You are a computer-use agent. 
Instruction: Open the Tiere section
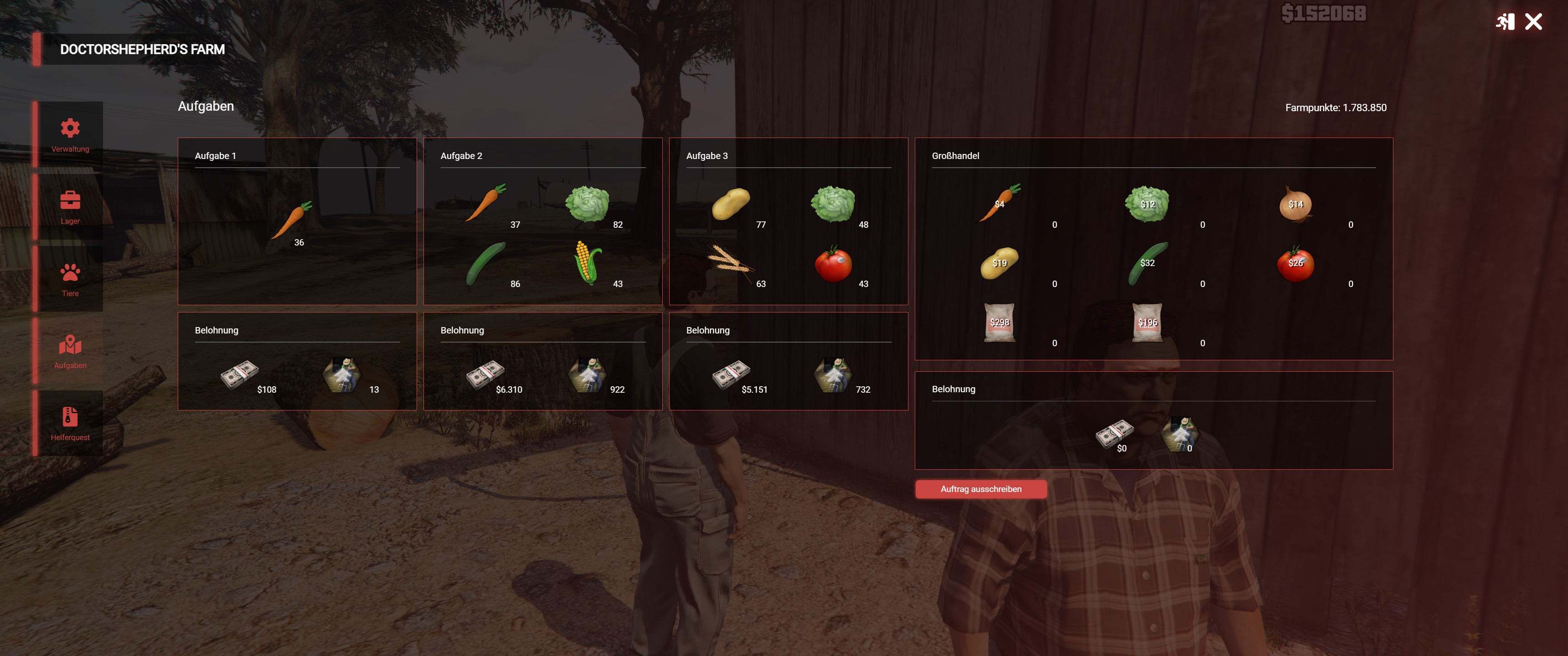pos(70,279)
